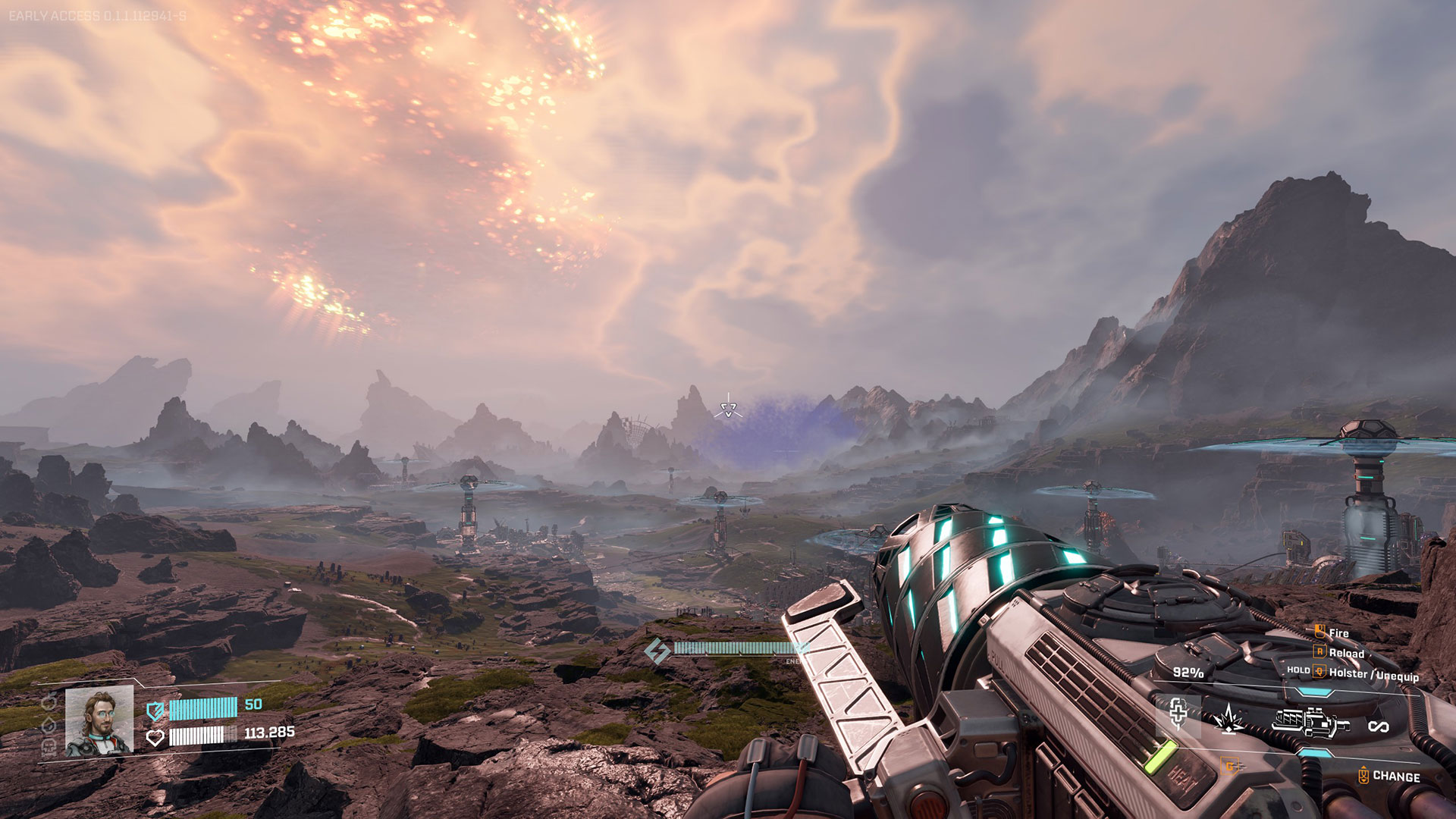
Task: Select the medical injector item slot
Action: point(1178,714)
